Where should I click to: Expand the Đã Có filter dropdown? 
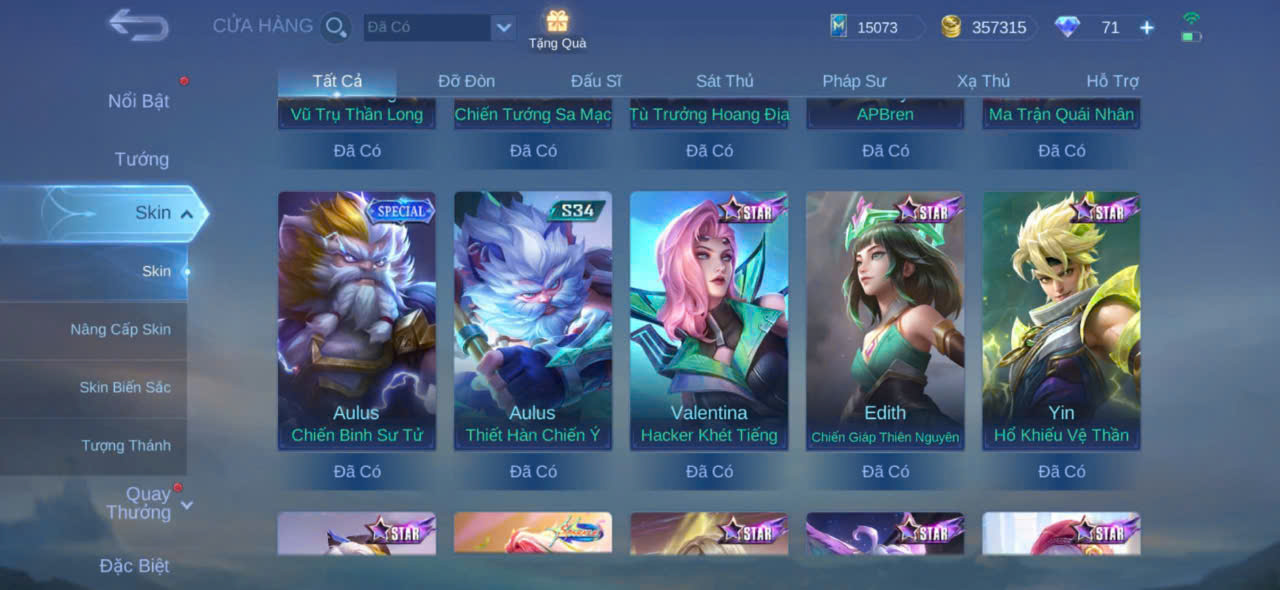(504, 27)
